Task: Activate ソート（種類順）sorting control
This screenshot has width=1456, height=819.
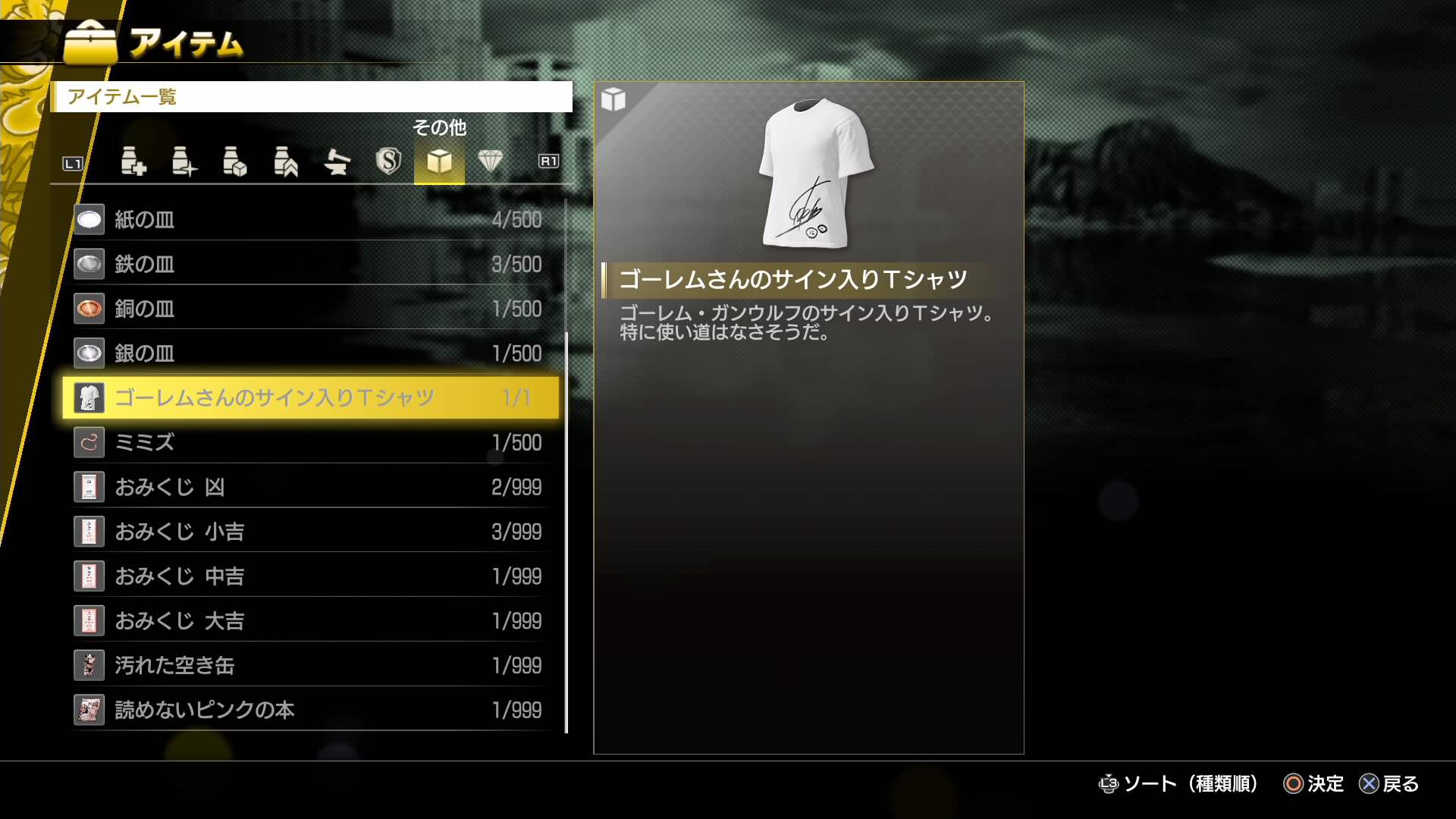Action: coord(1179,784)
